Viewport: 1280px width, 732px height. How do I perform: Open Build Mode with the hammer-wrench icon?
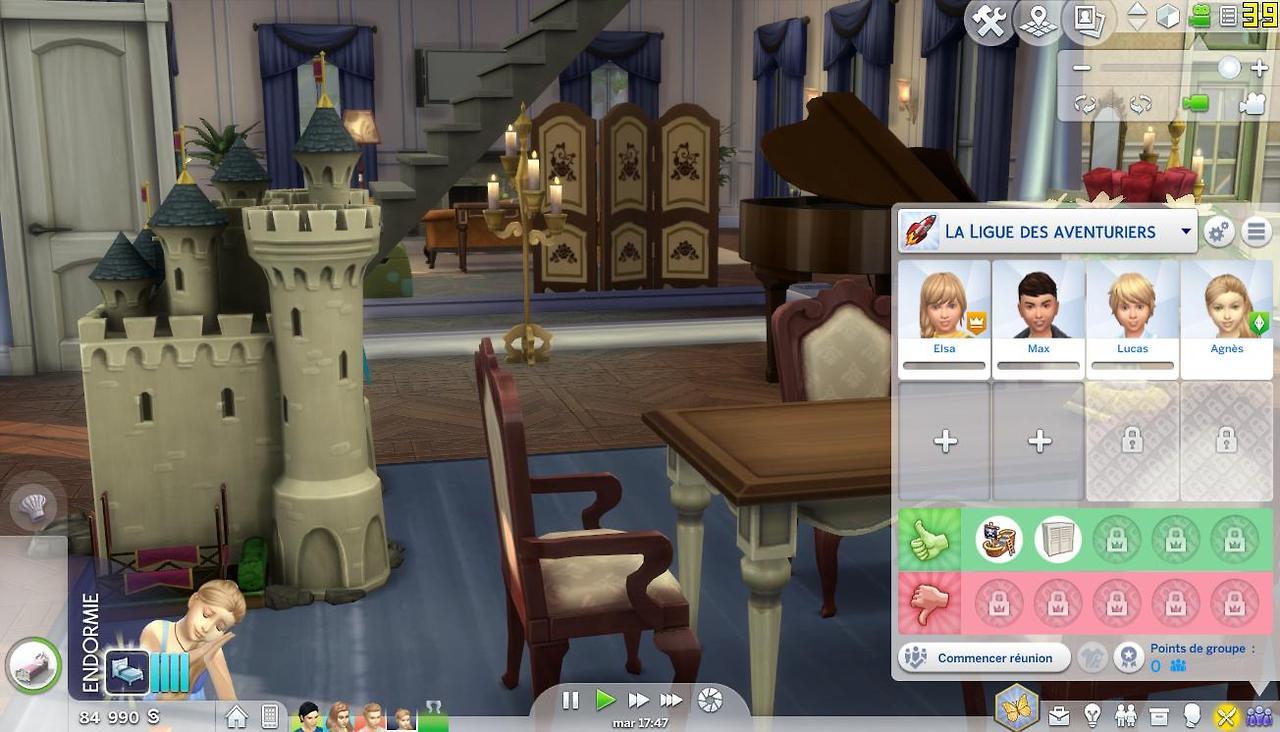pos(989,21)
